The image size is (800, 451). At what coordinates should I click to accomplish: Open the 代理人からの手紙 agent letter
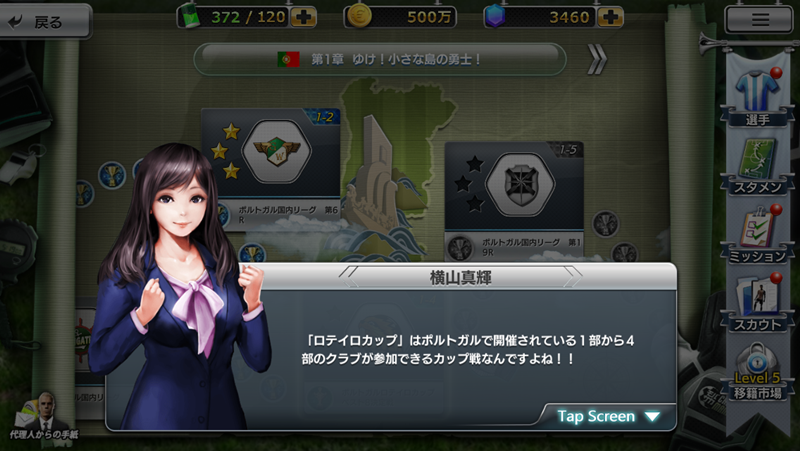pyautogui.click(x=44, y=417)
